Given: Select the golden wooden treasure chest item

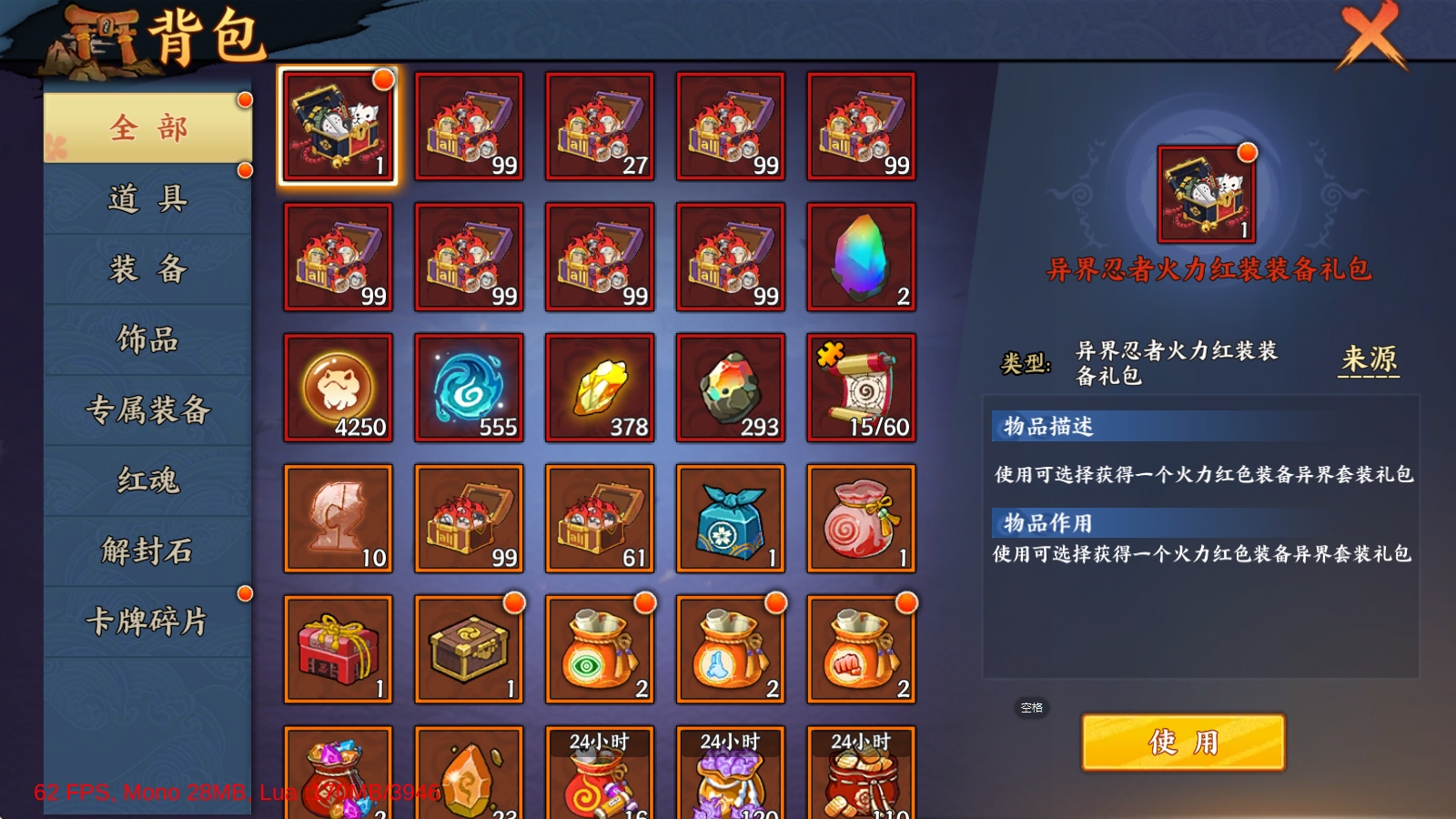Looking at the screenshot, I should point(469,647).
